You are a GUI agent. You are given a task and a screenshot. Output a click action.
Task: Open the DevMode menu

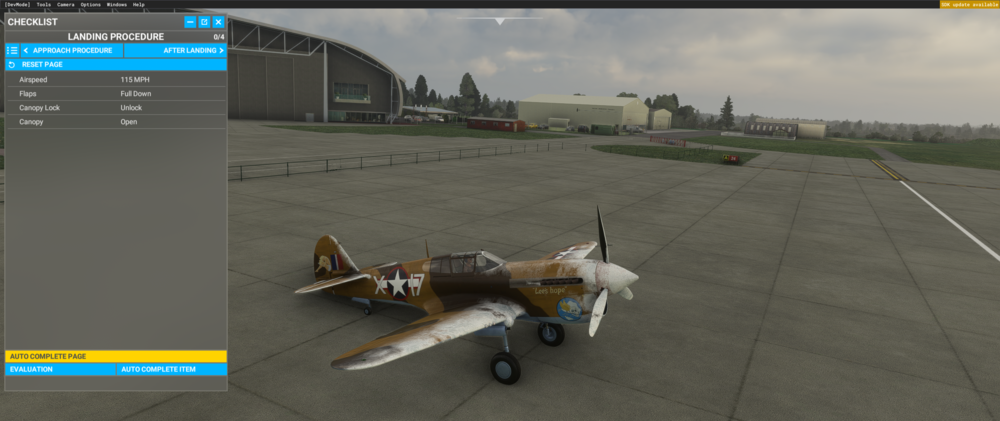[x=17, y=4]
